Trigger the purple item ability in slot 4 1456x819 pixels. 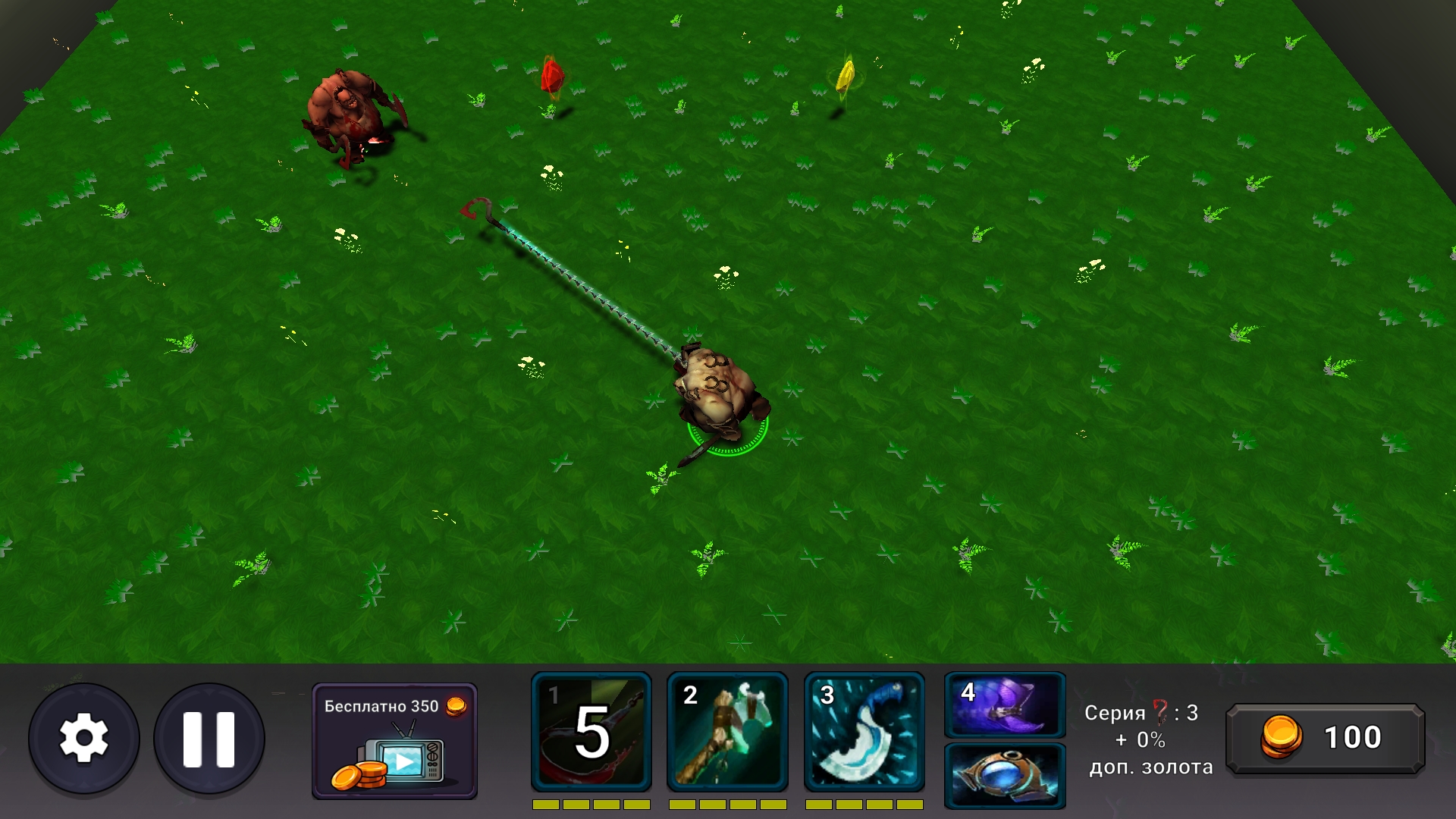[x=1004, y=707]
